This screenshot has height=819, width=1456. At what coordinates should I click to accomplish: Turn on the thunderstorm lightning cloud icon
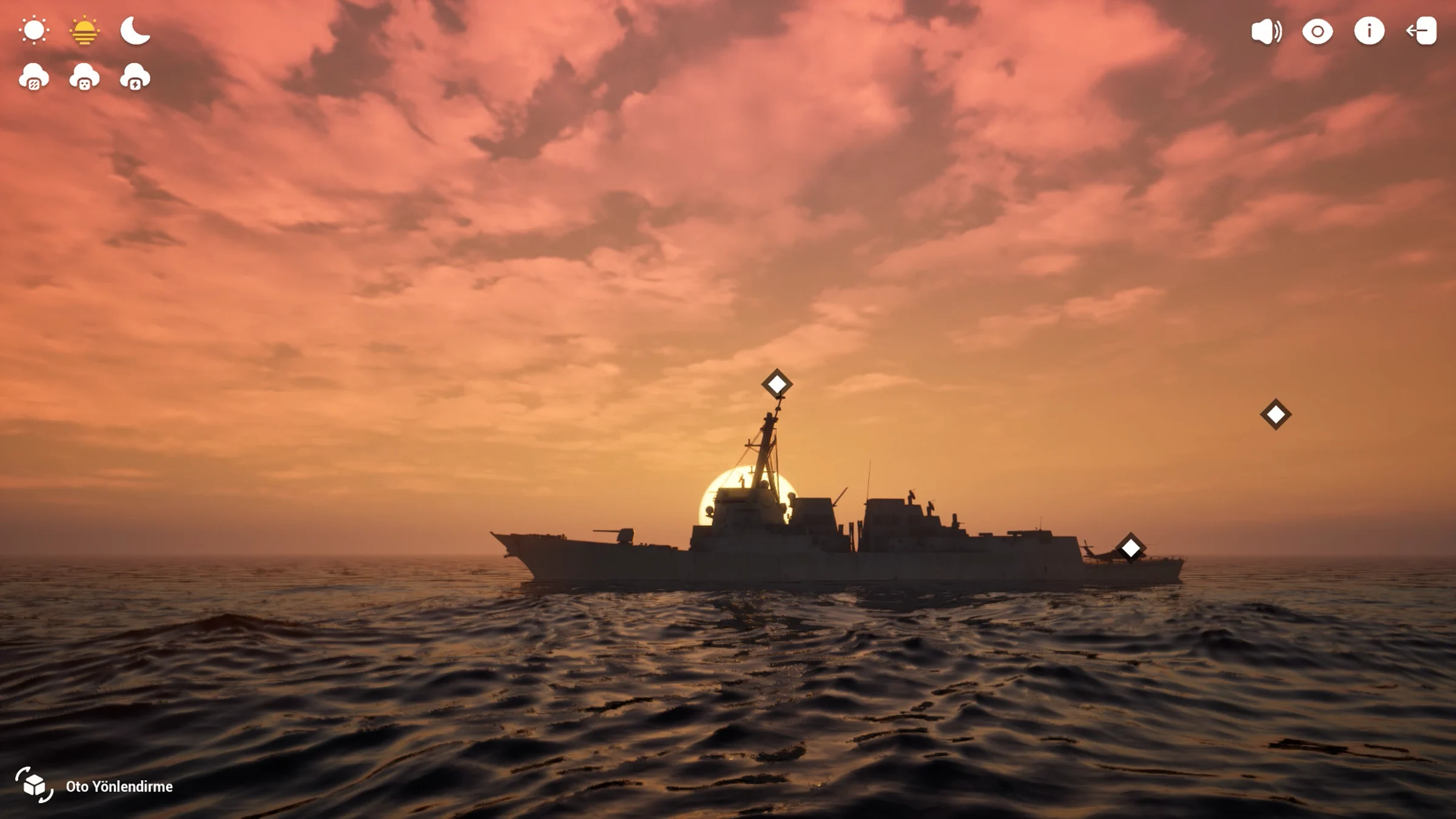[x=135, y=78]
